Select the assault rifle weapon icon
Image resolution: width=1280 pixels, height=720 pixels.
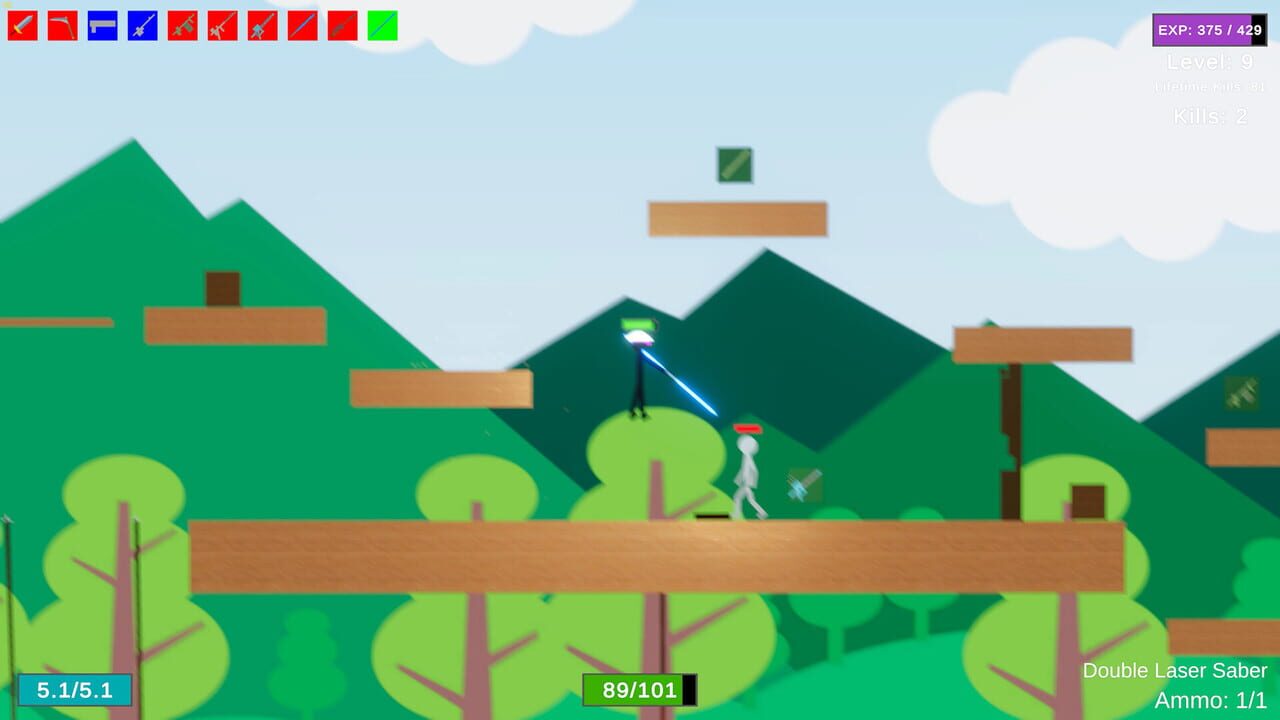(180, 27)
